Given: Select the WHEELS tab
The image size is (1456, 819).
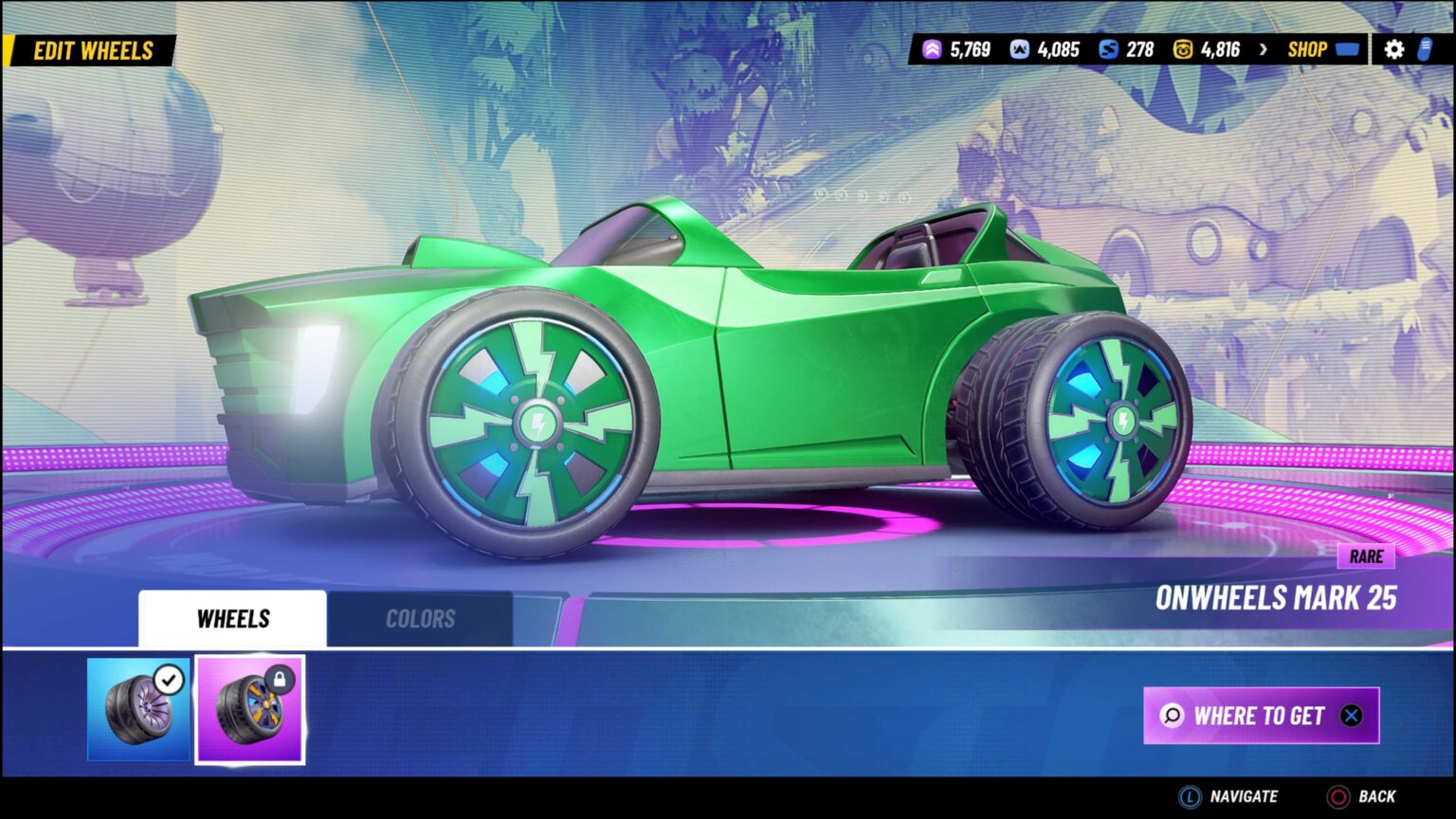Looking at the screenshot, I should pos(232,617).
